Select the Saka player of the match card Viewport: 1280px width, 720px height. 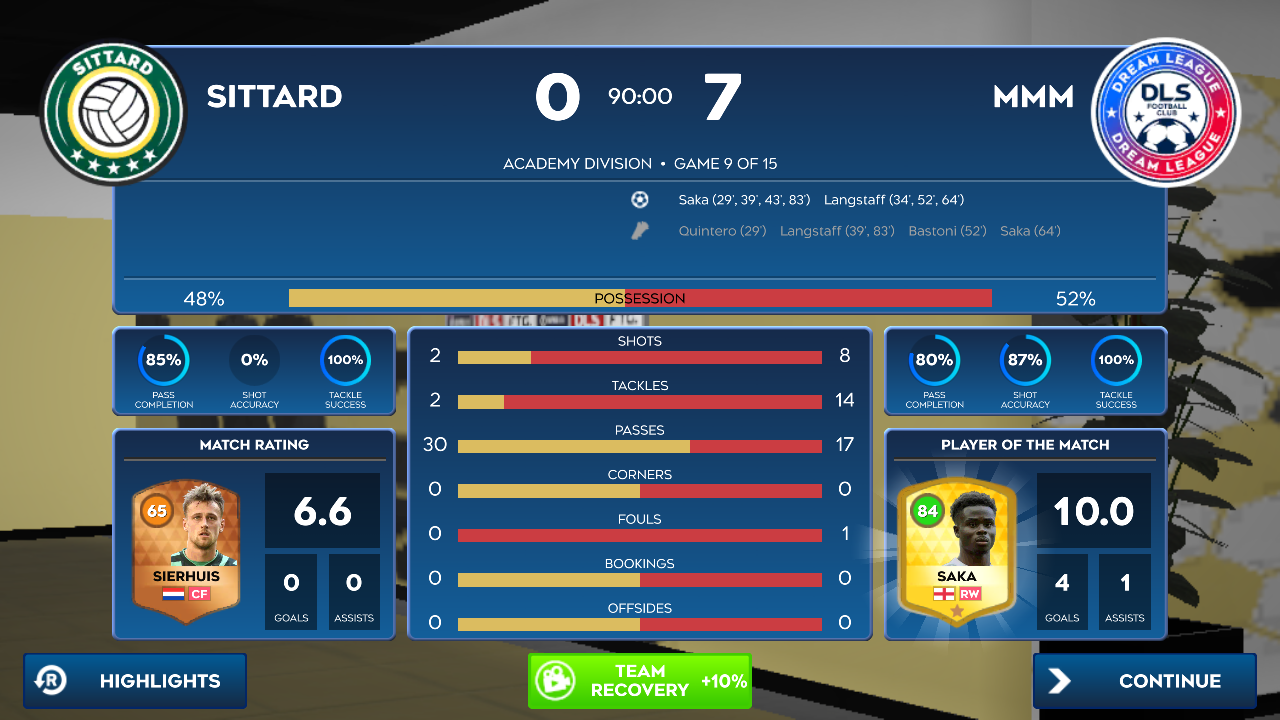[x=956, y=548]
